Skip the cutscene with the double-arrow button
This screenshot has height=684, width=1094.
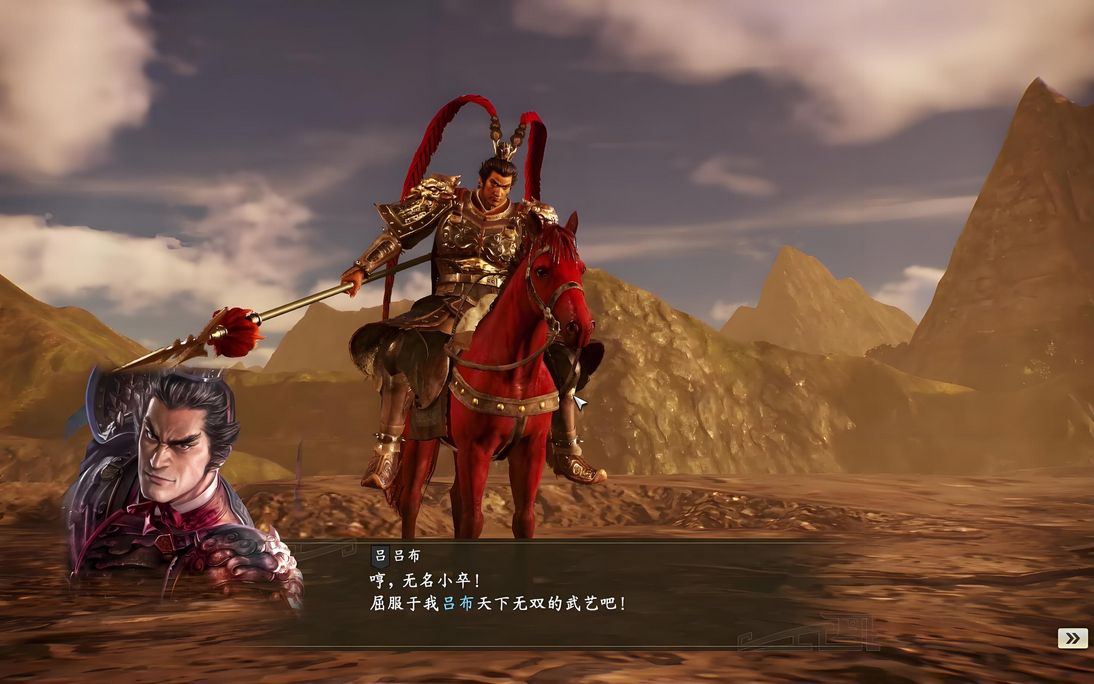click(x=1072, y=638)
